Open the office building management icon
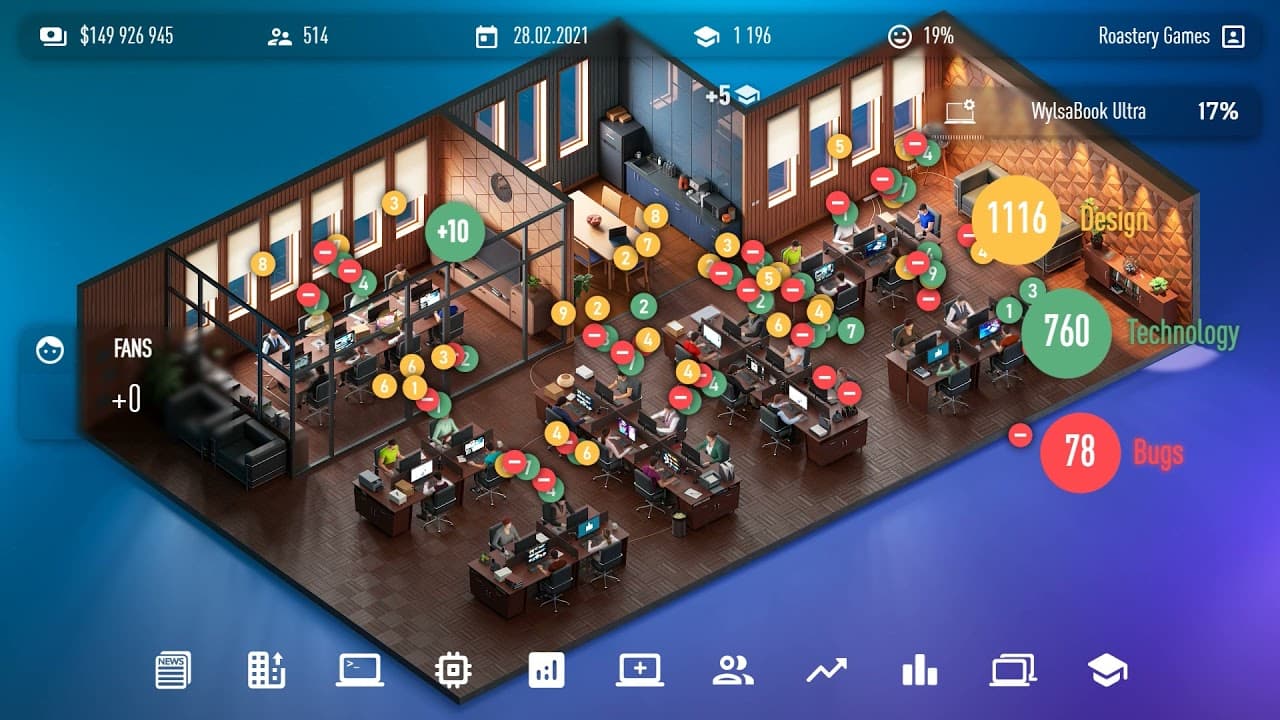1280x720 pixels. pos(264,670)
